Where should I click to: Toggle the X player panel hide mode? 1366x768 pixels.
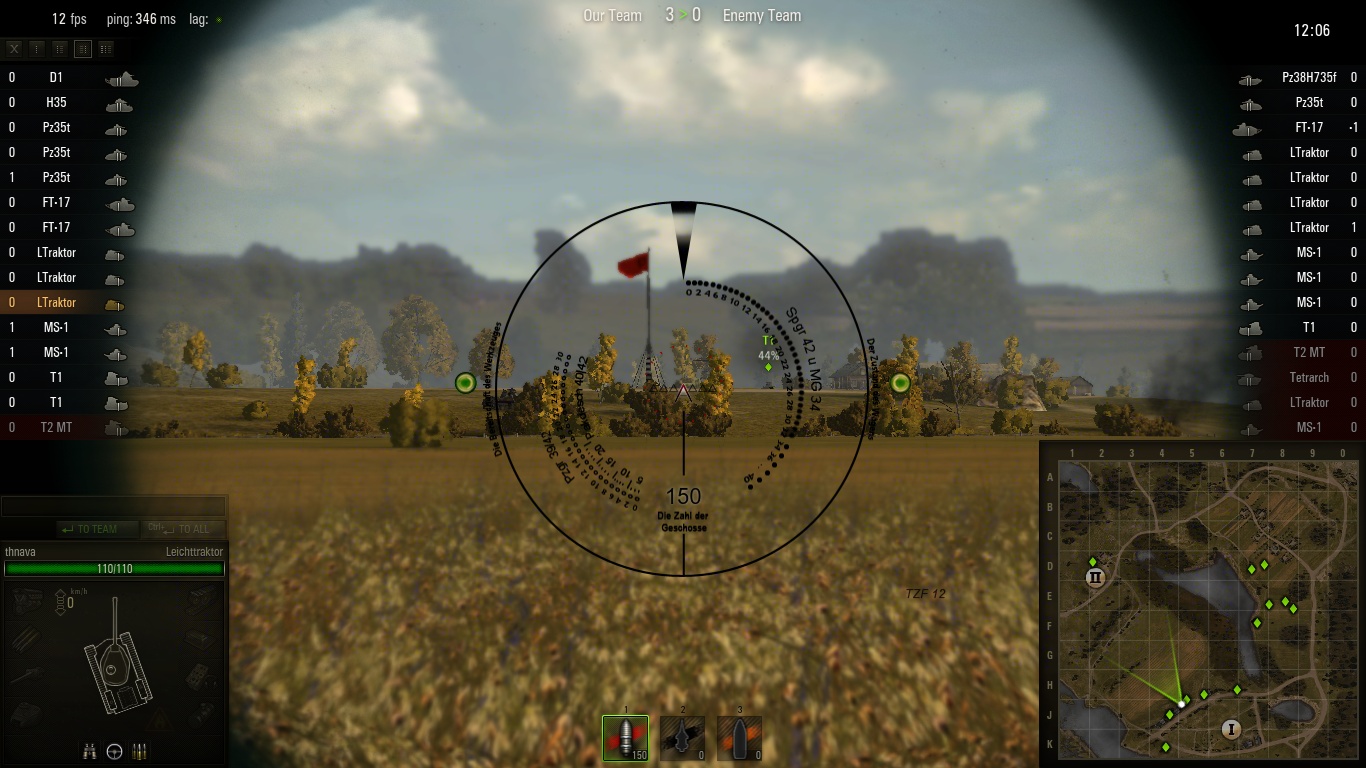pyautogui.click(x=13, y=47)
